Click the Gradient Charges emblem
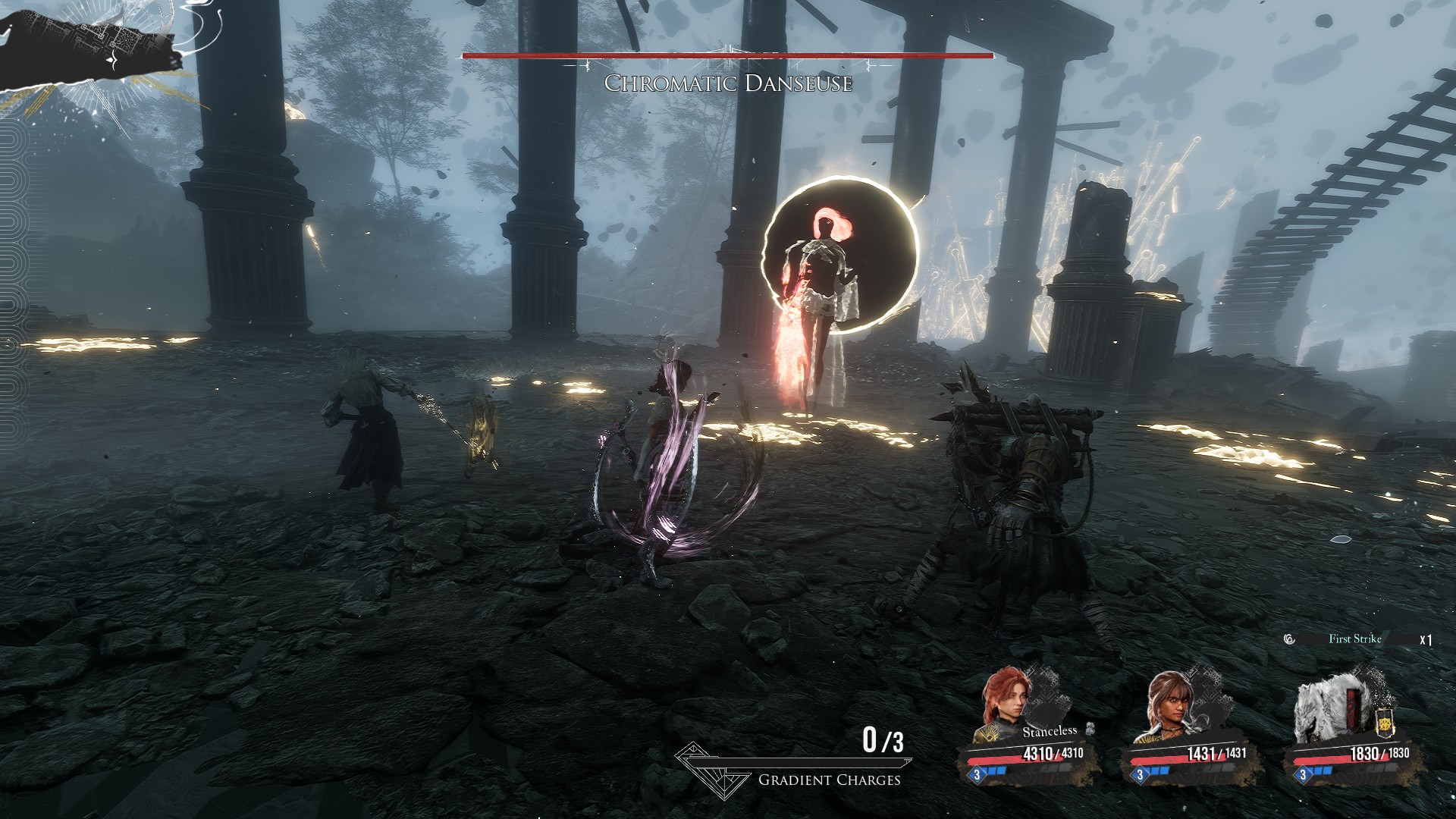Screen dimensions: 1456x819 706,770
